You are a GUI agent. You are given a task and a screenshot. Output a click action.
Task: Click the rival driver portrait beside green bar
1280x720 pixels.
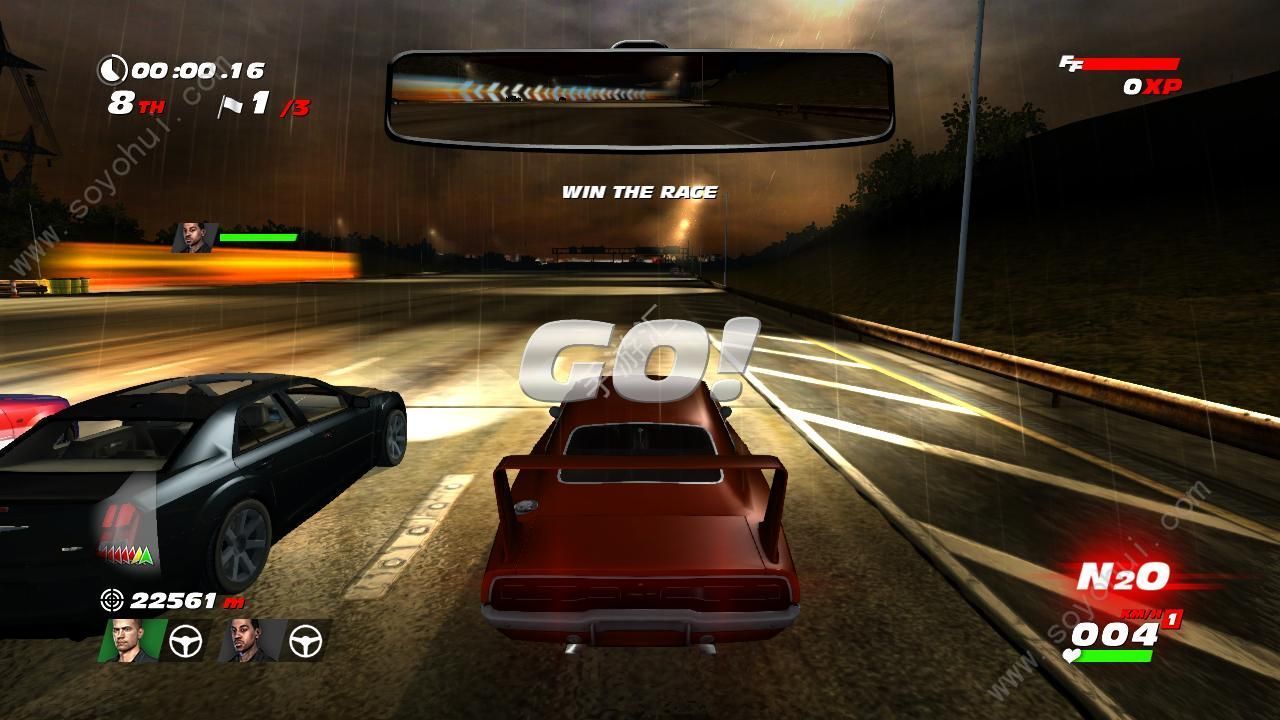(x=193, y=238)
